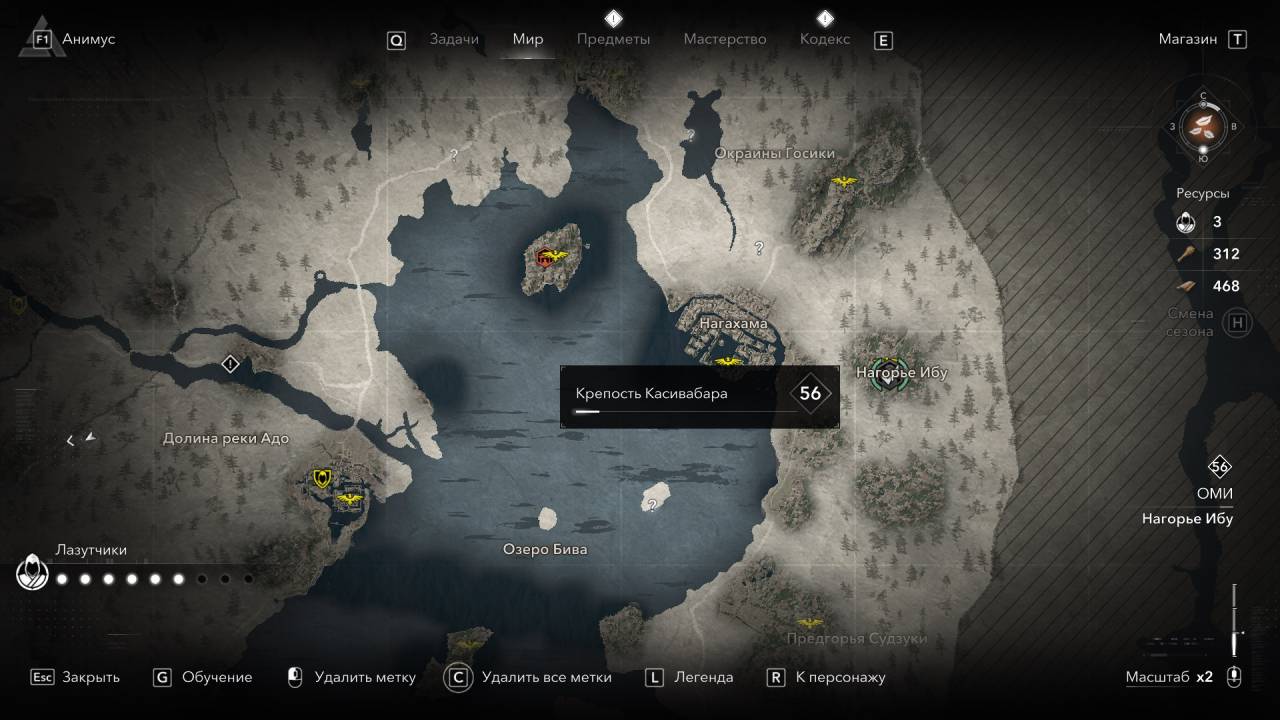Go to the Мастерство tab

[x=724, y=39]
